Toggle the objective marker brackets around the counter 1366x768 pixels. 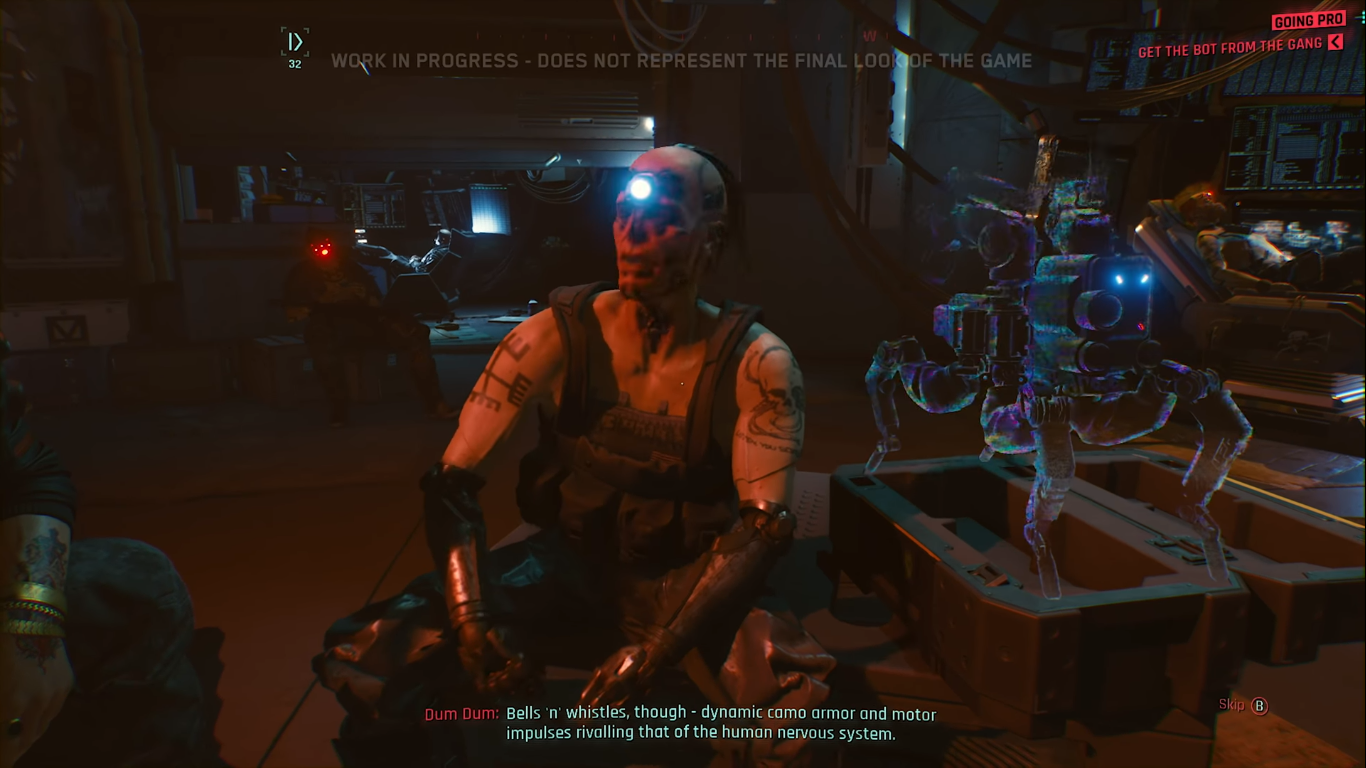pyautogui.click(x=294, y=41)
